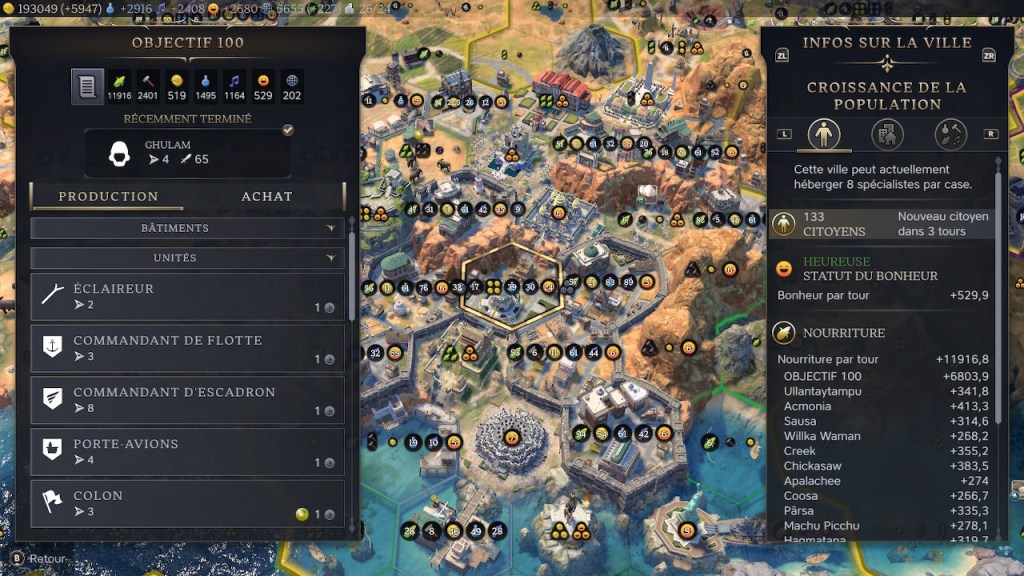Open the population growth citizen tab
The height and width of the screenshot is (576, 1024).
(823, 134)
